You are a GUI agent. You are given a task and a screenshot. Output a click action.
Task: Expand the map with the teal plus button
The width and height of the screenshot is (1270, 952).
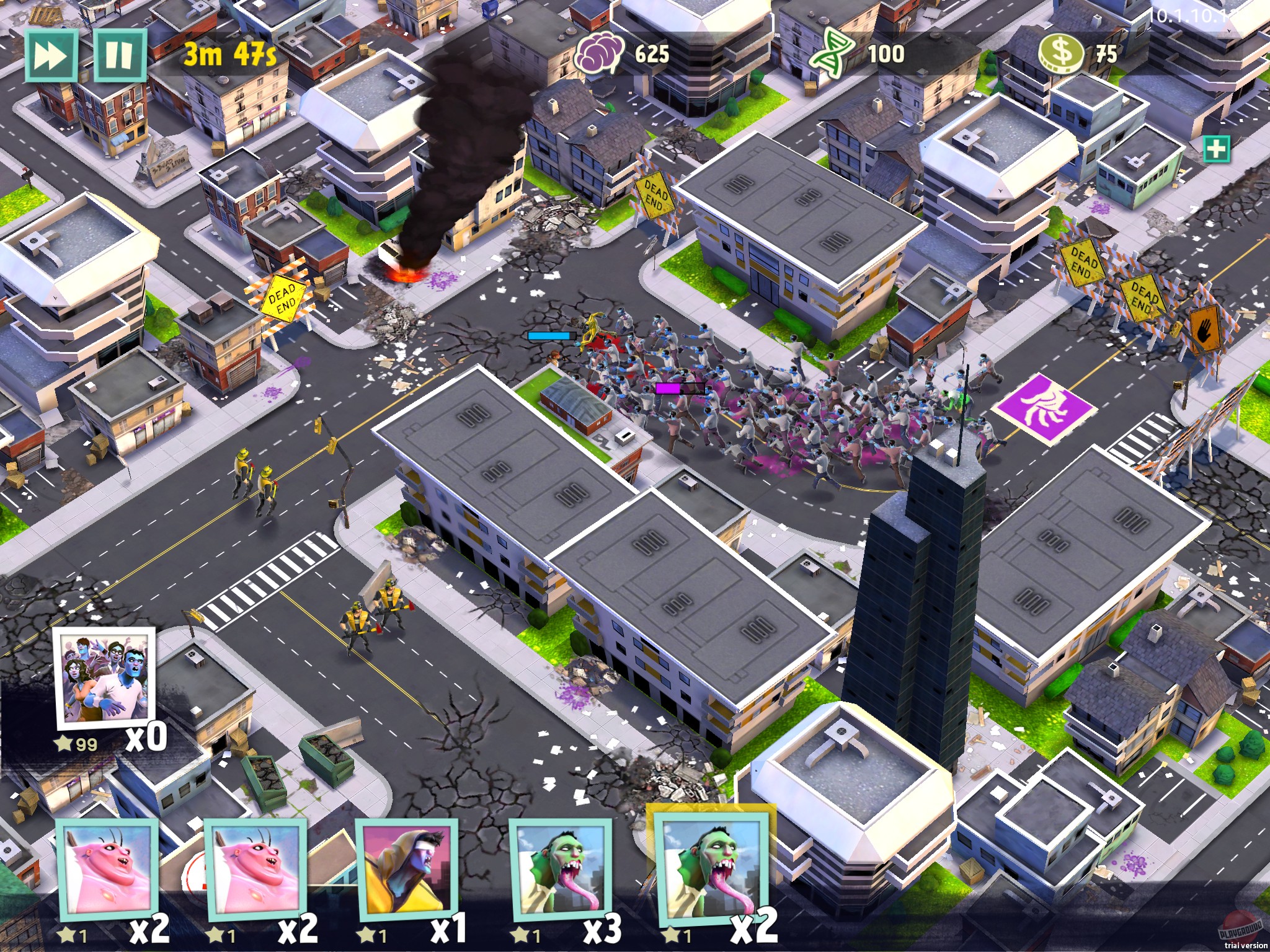(x=1217, y=149)
